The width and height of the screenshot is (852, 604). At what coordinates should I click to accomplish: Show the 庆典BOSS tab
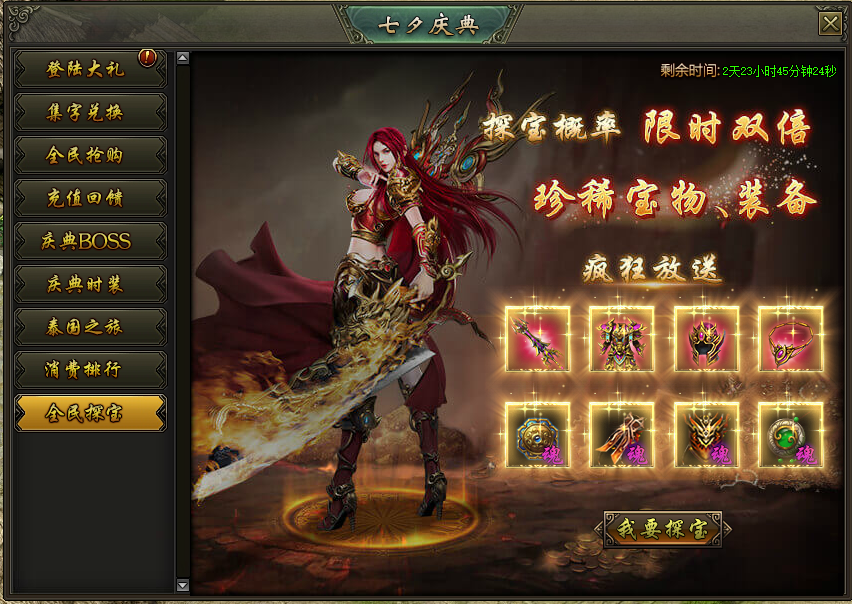click(x=90, y=241)
